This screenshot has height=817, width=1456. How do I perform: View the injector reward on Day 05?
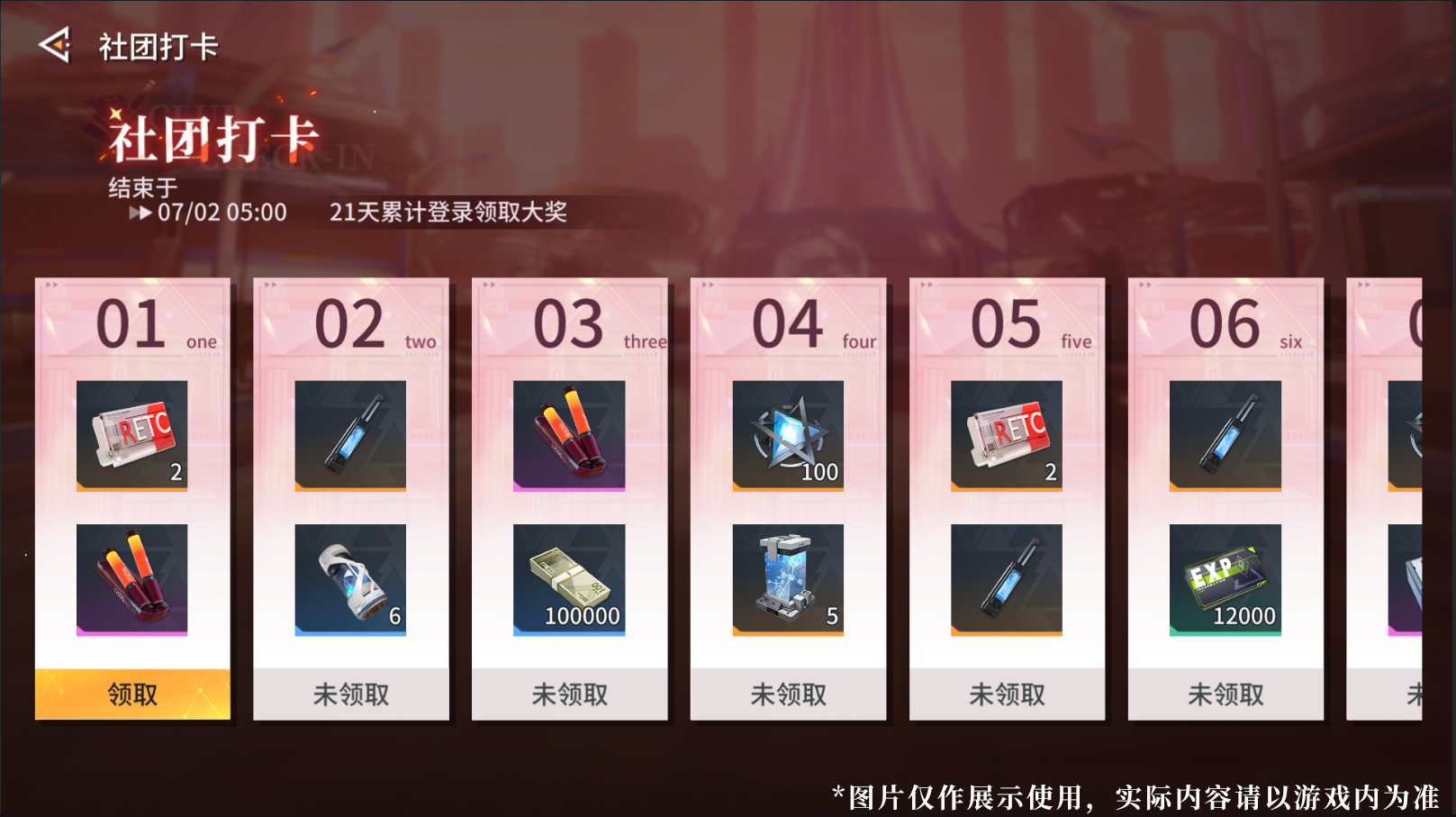[x=1007, y=580]
